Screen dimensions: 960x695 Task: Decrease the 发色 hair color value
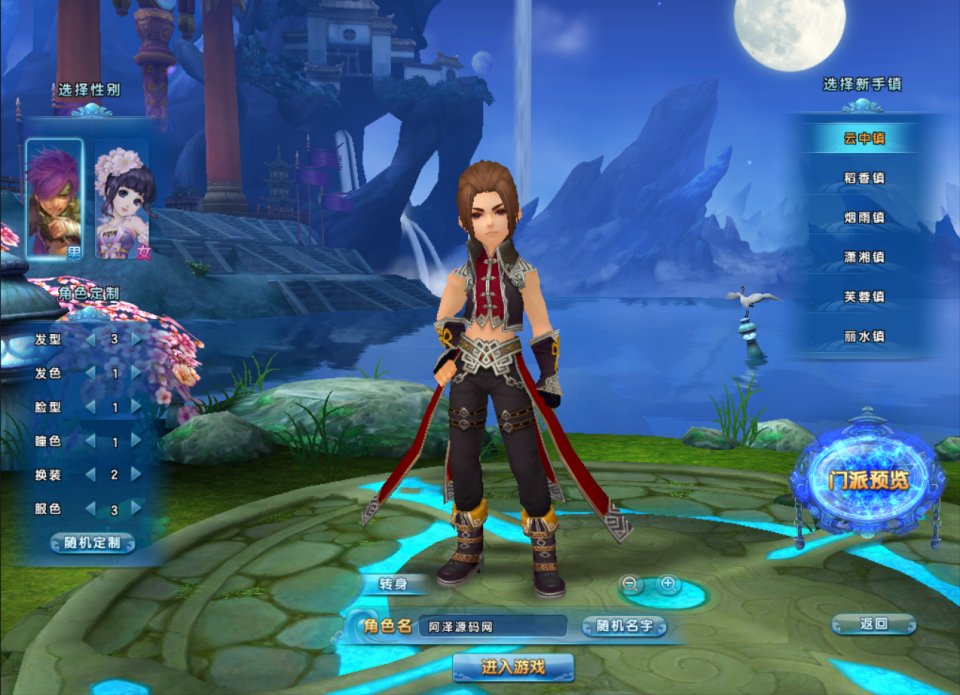coord(91,373)
